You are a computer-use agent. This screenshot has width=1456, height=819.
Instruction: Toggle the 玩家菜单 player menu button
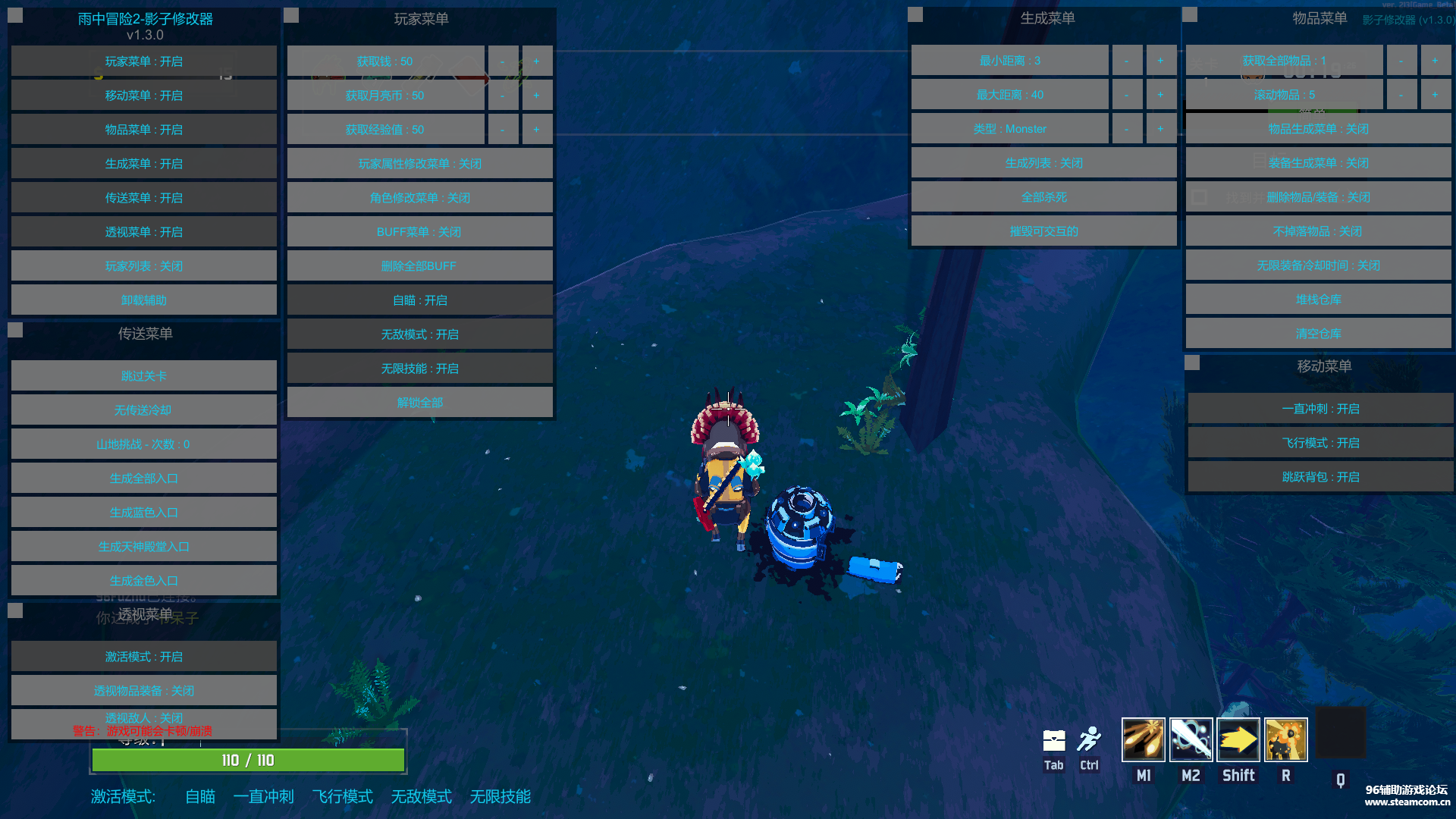pyautogui.click(x=143, y=61)
